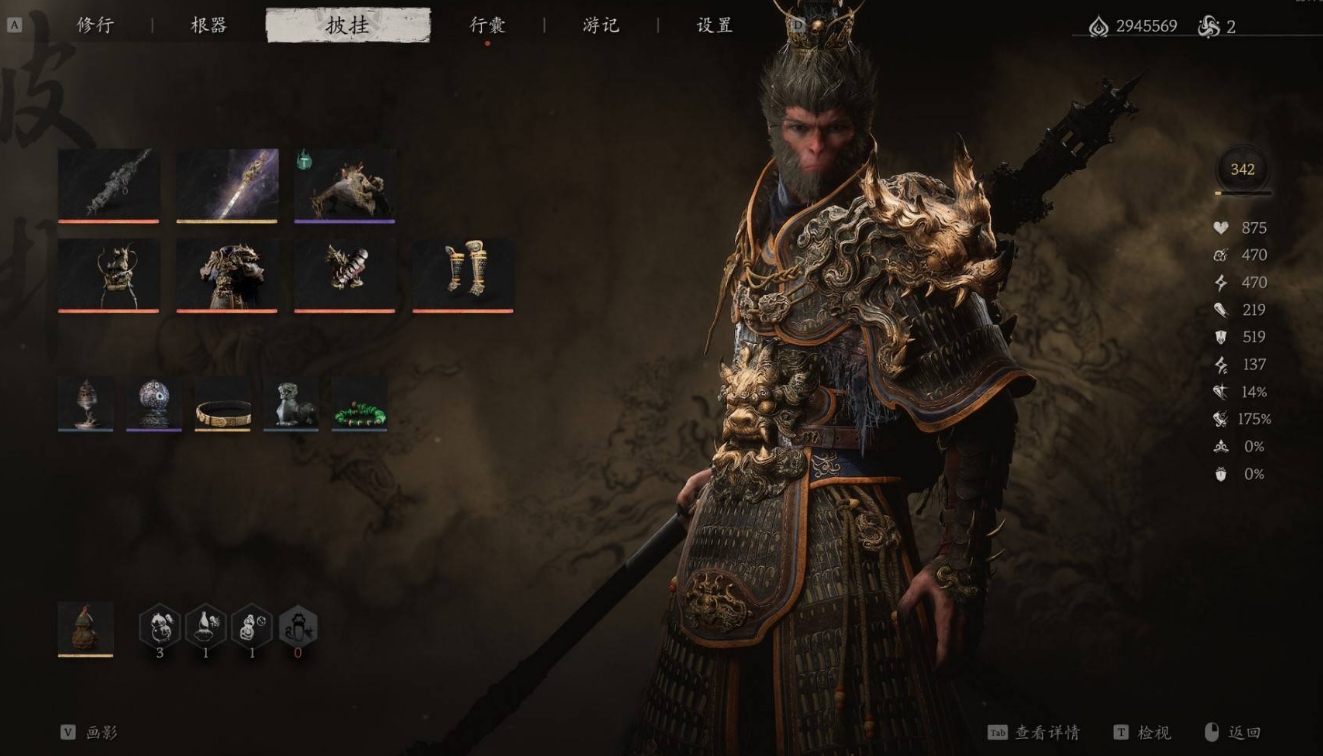Select the golden leg greaves slot
The width and height of the screenshot is (1323, 756).
[x=463, y=275]
